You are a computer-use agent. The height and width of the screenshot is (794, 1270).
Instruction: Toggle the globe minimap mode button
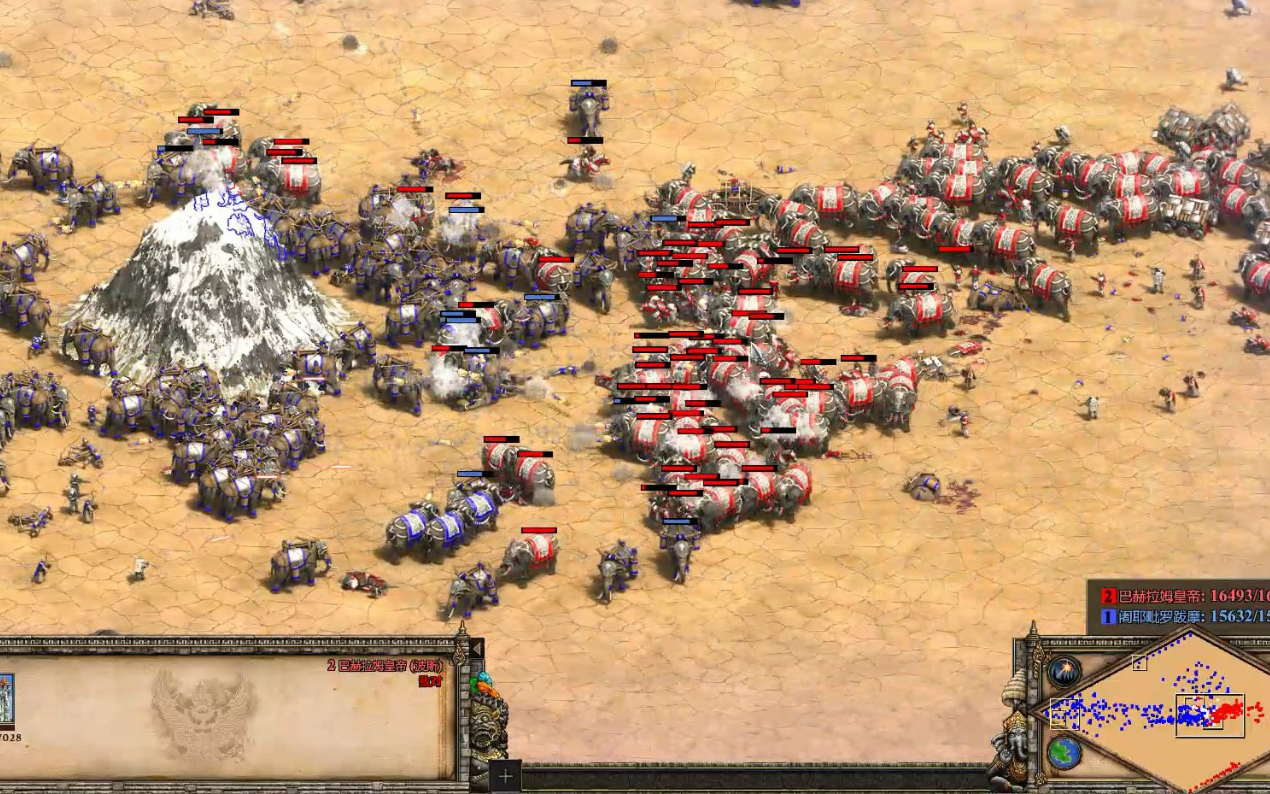click(1064, 752)
